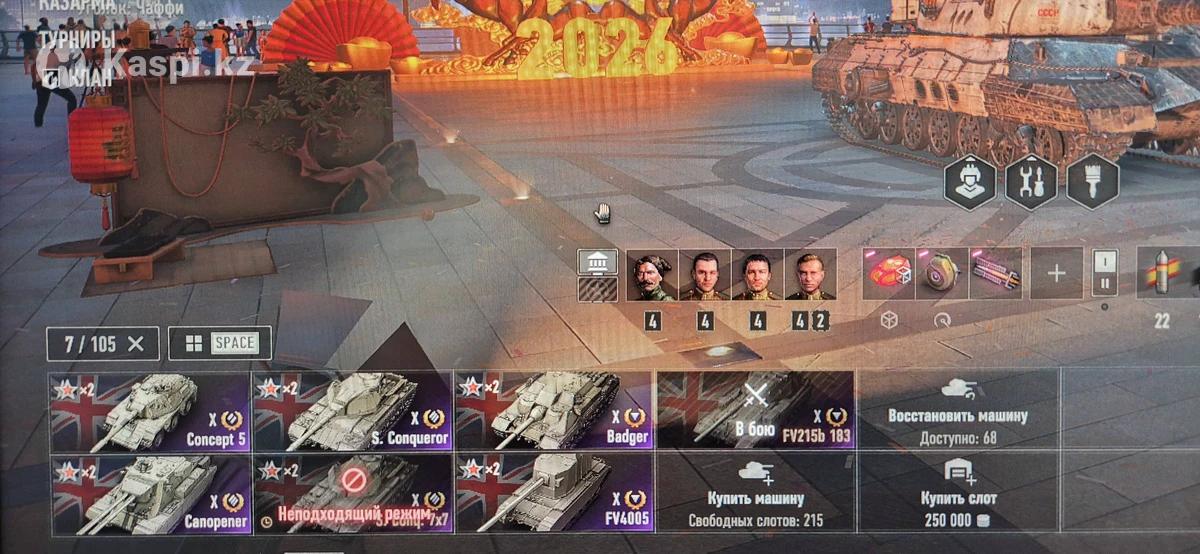Clear the 7 / 105 tank filter
The image size is (1200, 554).
[x=136, y=344]
